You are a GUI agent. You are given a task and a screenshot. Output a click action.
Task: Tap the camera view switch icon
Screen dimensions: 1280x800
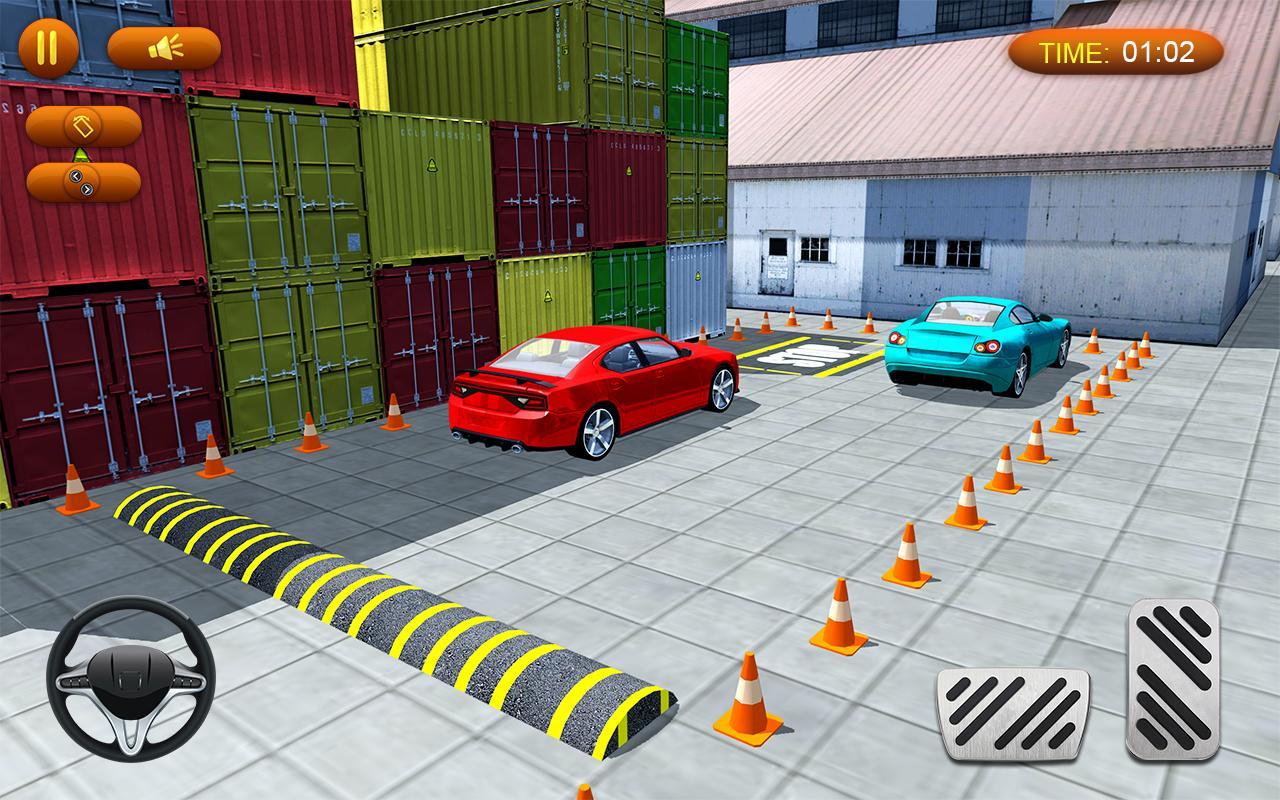pyautogui.click(x=81, y=128)
